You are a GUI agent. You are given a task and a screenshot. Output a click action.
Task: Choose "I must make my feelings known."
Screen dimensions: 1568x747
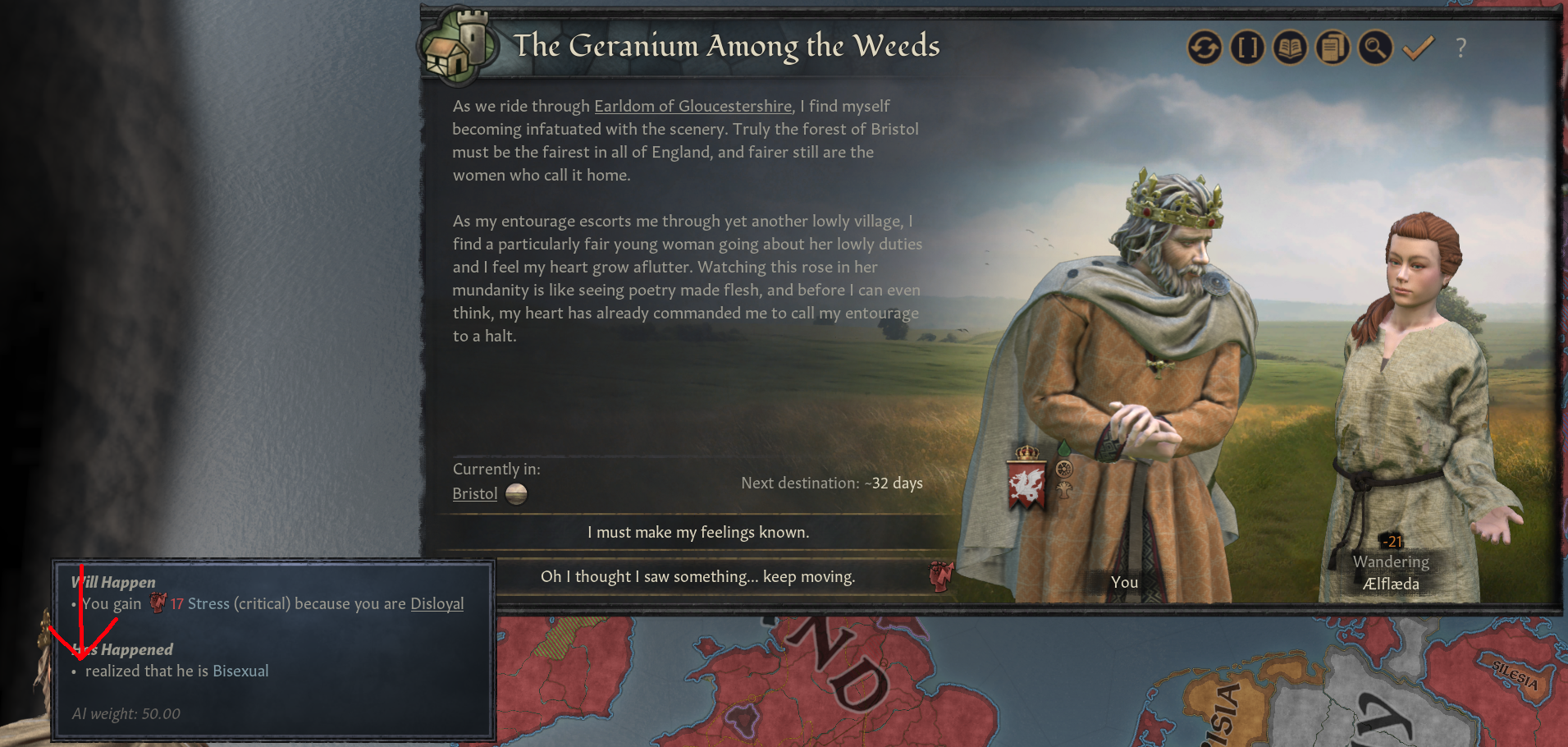(698, 532)
